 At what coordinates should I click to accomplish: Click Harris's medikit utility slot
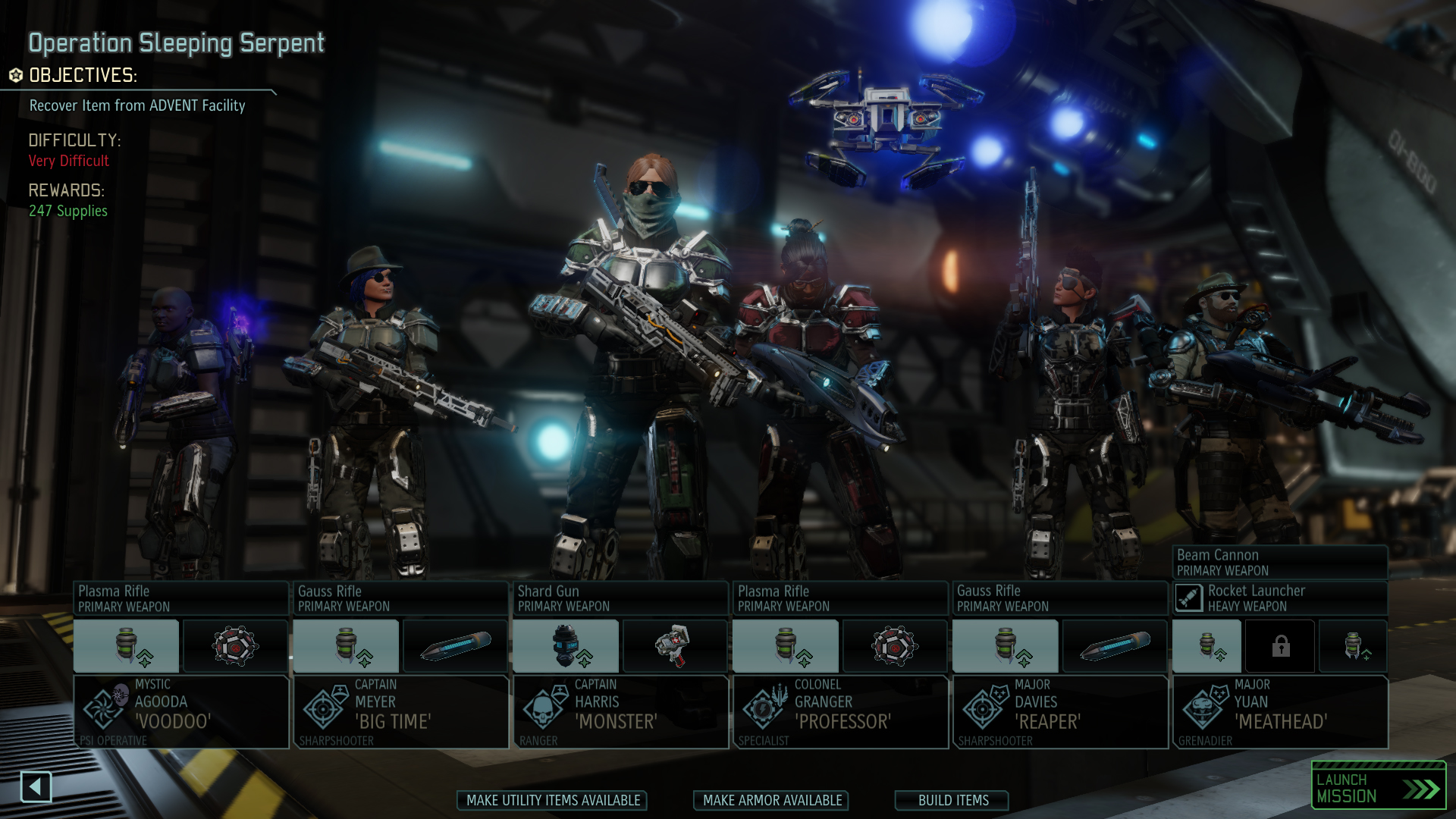pos(674,645)
